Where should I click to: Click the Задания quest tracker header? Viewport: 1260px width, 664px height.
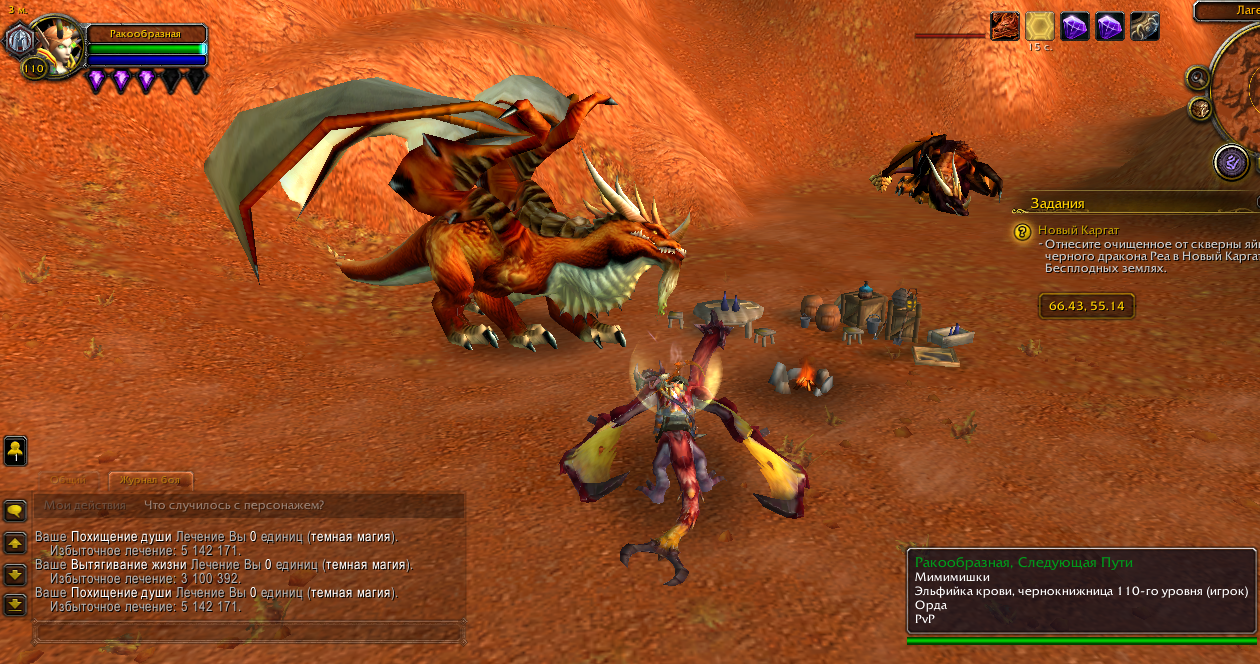point(1058,203)
